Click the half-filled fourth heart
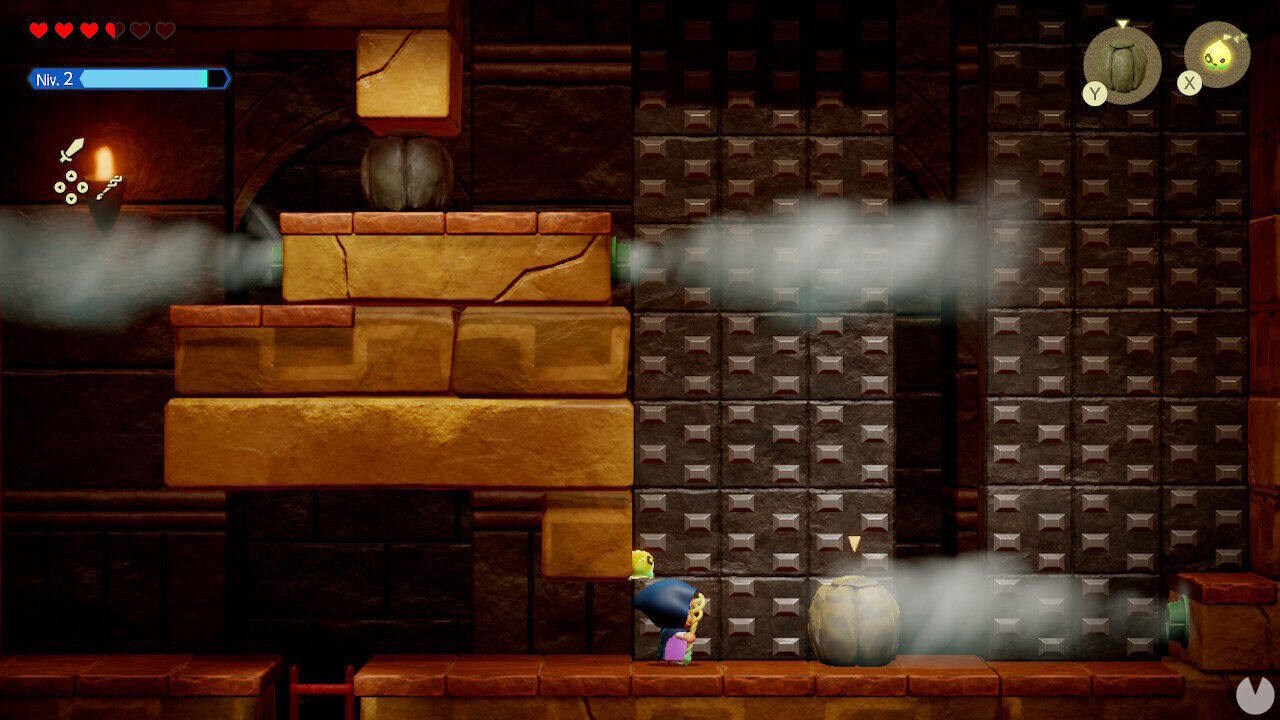 [x=113, y=30]
